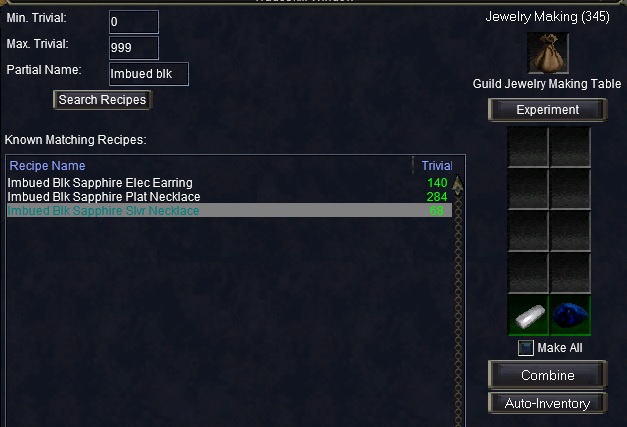The width and height of the screenshot is (627, 427).
Task: Pick Imbued Blk Sapphire Slvr Necklace recipe
Action: tap(103, 211)
